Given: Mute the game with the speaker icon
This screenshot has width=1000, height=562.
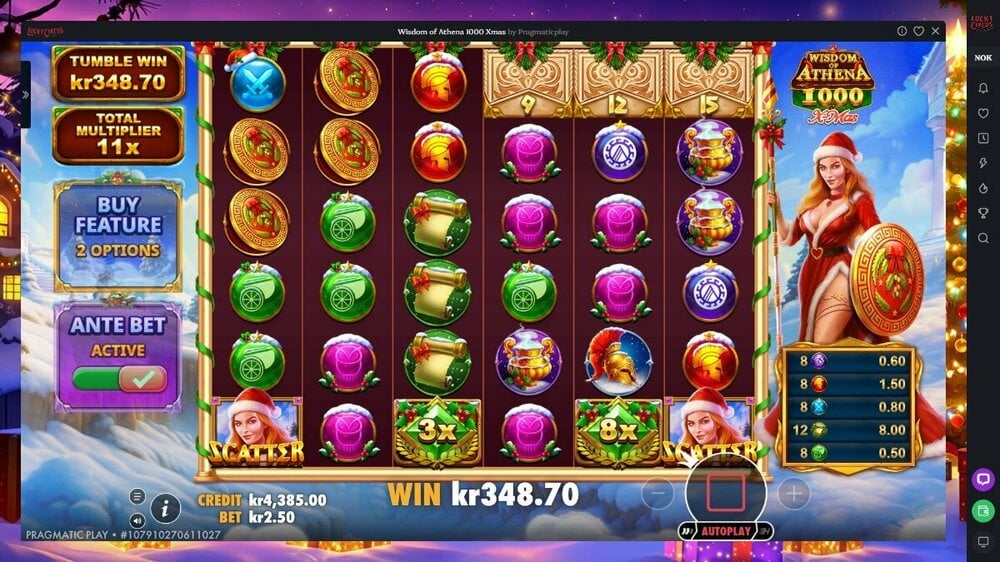Looking at the screenshot, I should [138, 520].
